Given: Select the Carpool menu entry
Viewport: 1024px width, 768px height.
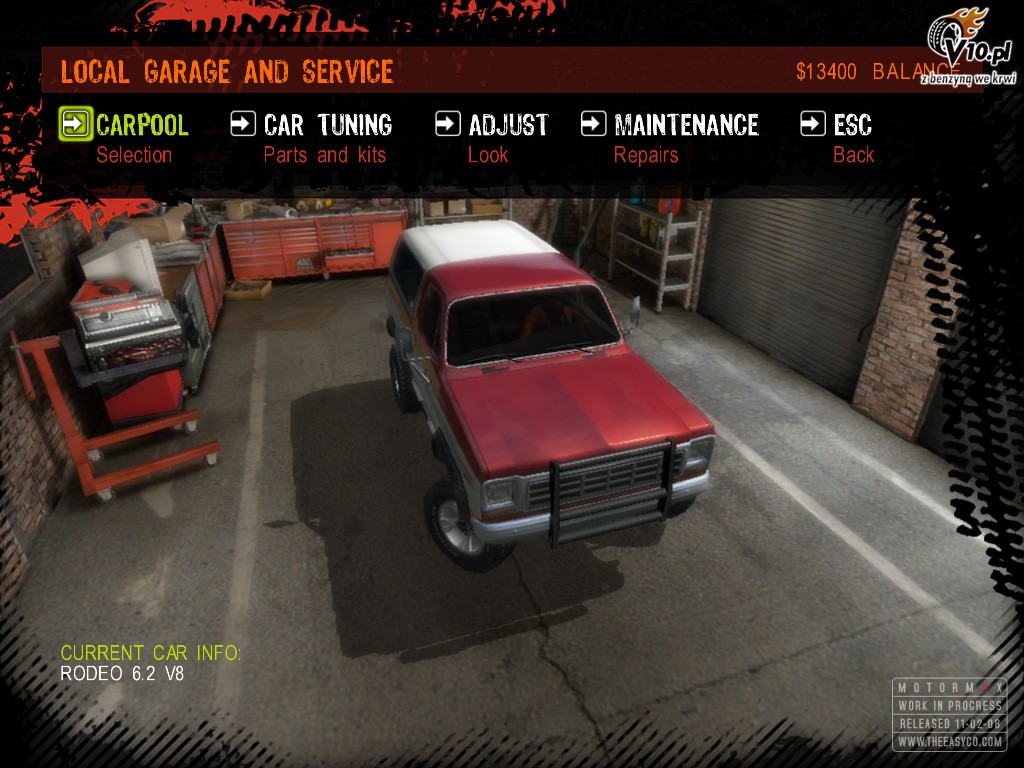Looking at the screenshot, I should (141, 125).
